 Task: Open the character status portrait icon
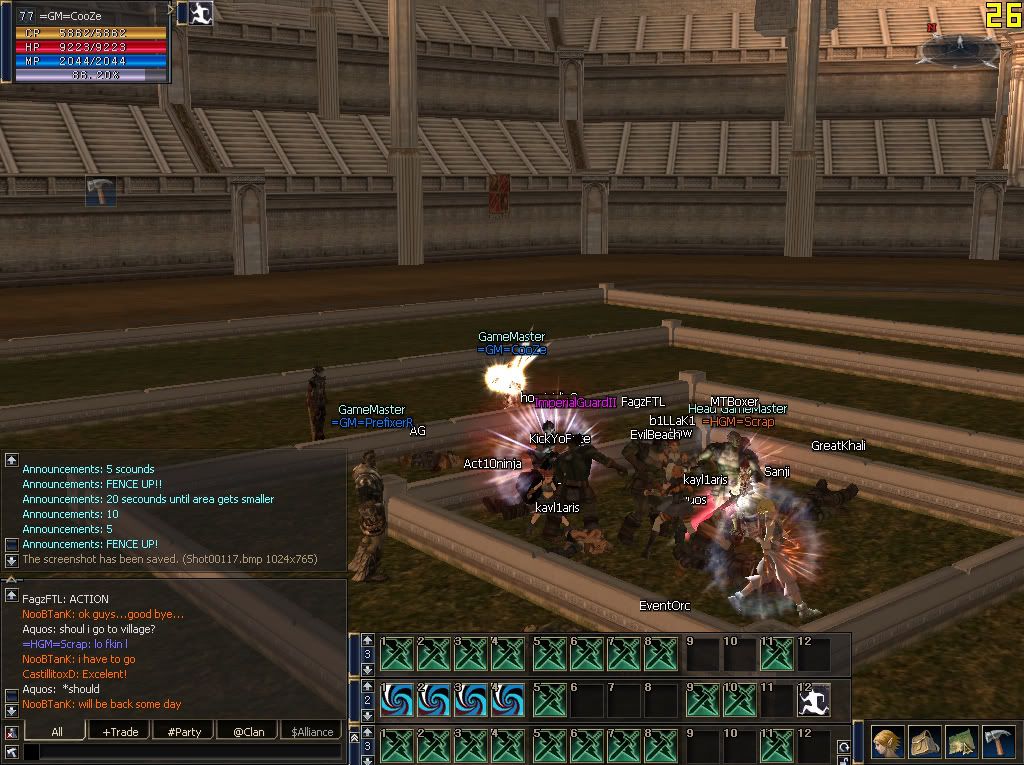886,741
